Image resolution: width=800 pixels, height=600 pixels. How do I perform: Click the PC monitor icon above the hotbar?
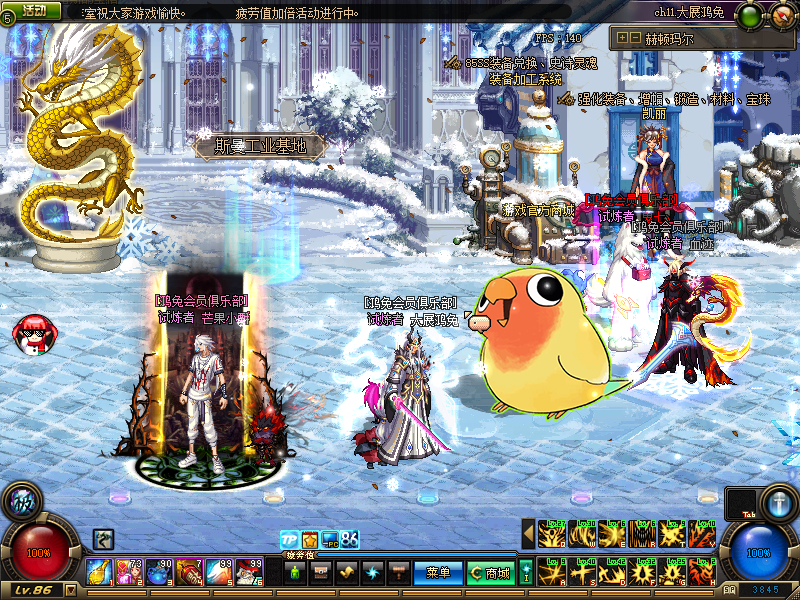329,540
